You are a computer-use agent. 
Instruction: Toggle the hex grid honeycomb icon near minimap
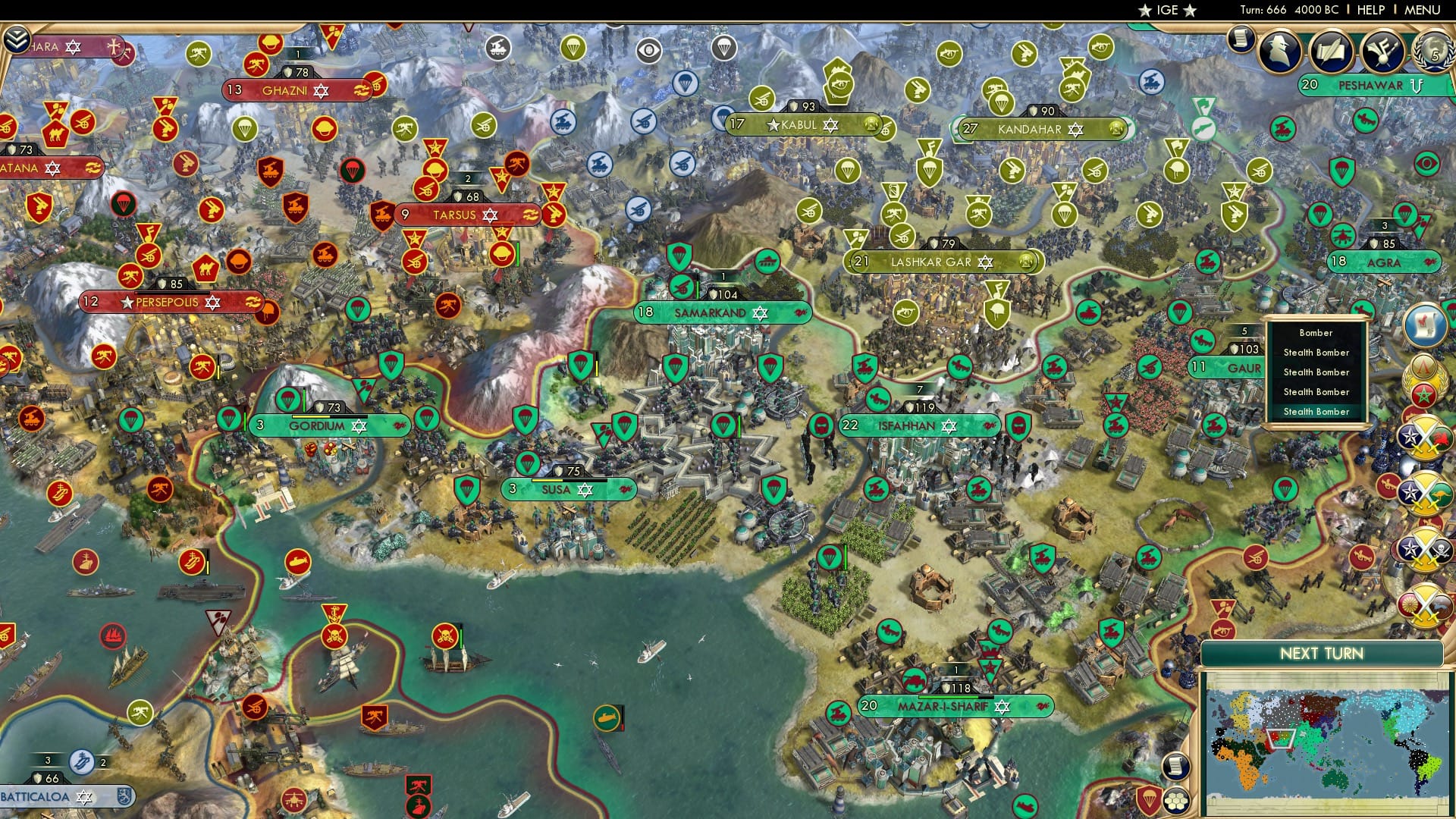[x=1176, y=800]
